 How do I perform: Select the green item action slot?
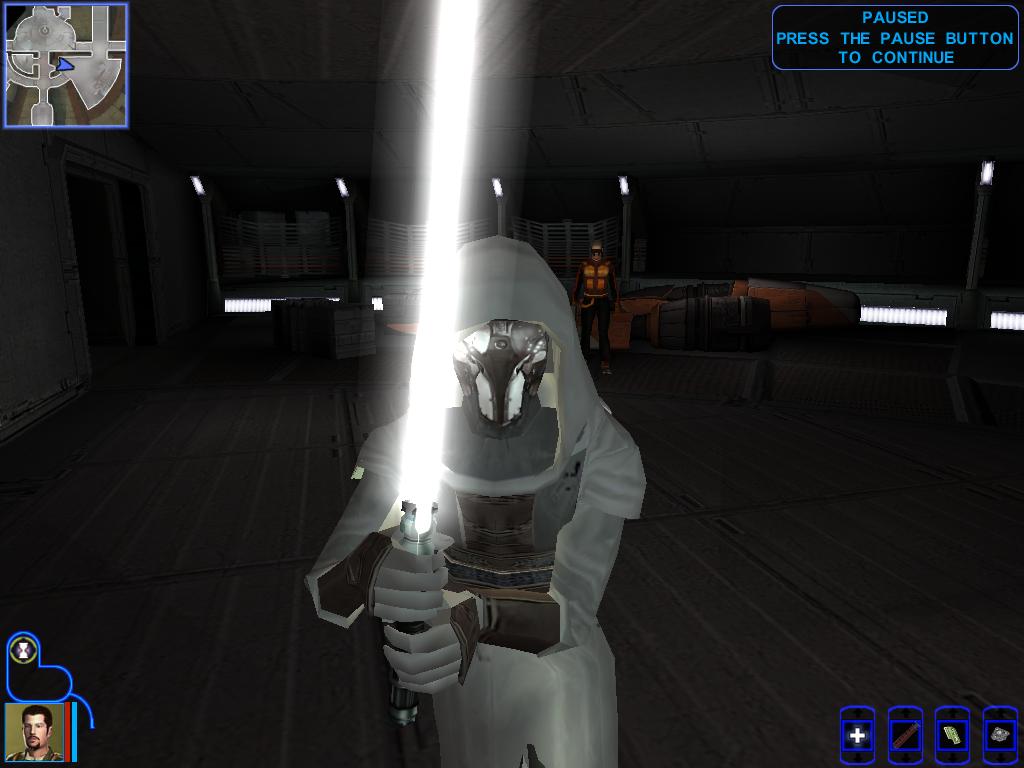[952, 736]
